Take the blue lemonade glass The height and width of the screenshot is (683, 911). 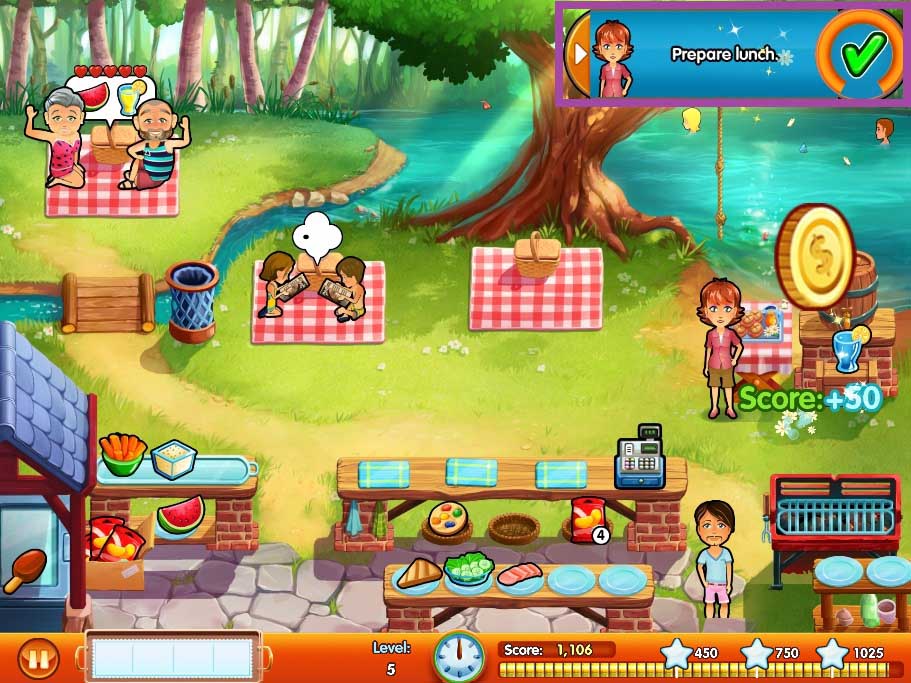tap(847, 352)
